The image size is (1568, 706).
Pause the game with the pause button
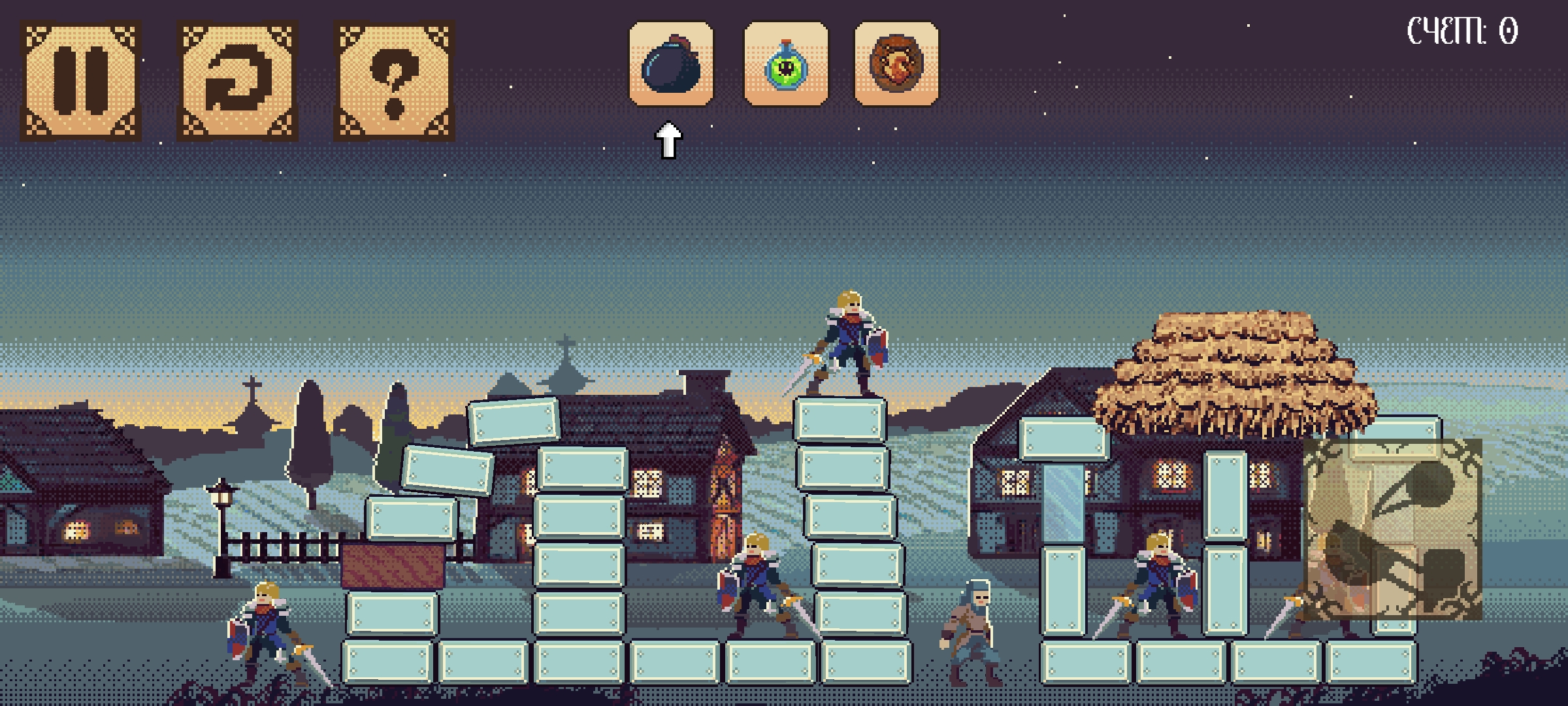[81, 81]
